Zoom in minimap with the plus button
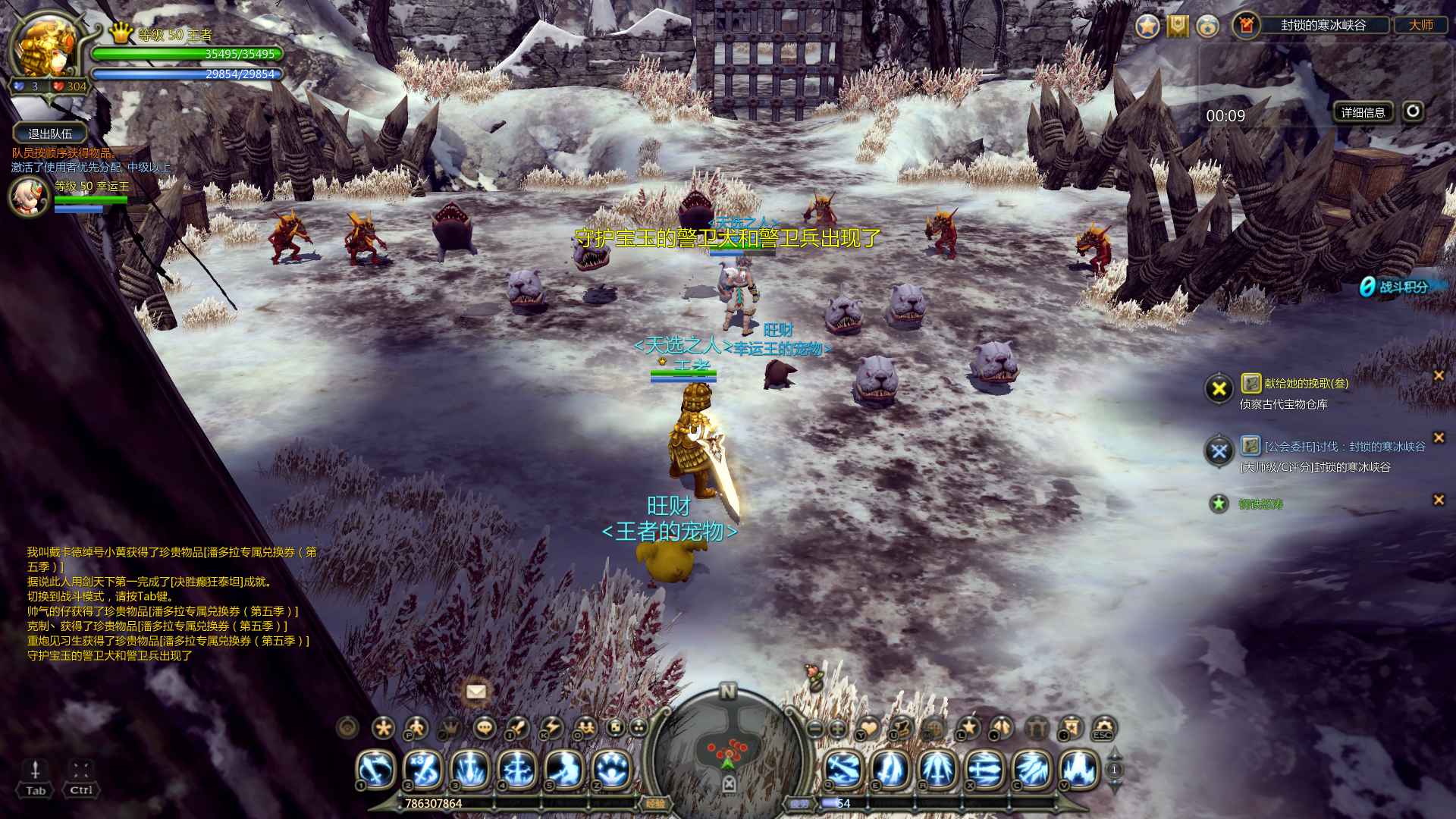This screenshot has height=819, width=1456. pos(838,729)
